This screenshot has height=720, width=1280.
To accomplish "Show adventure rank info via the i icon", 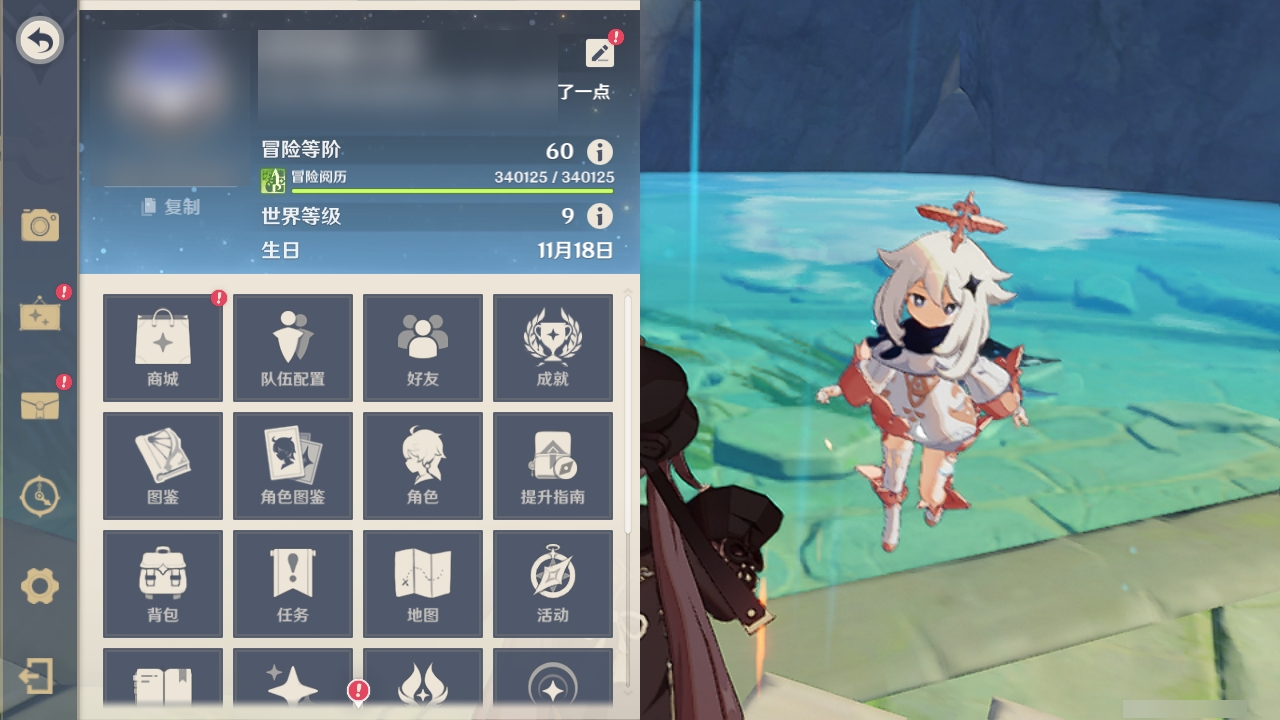I will (598, 151).
